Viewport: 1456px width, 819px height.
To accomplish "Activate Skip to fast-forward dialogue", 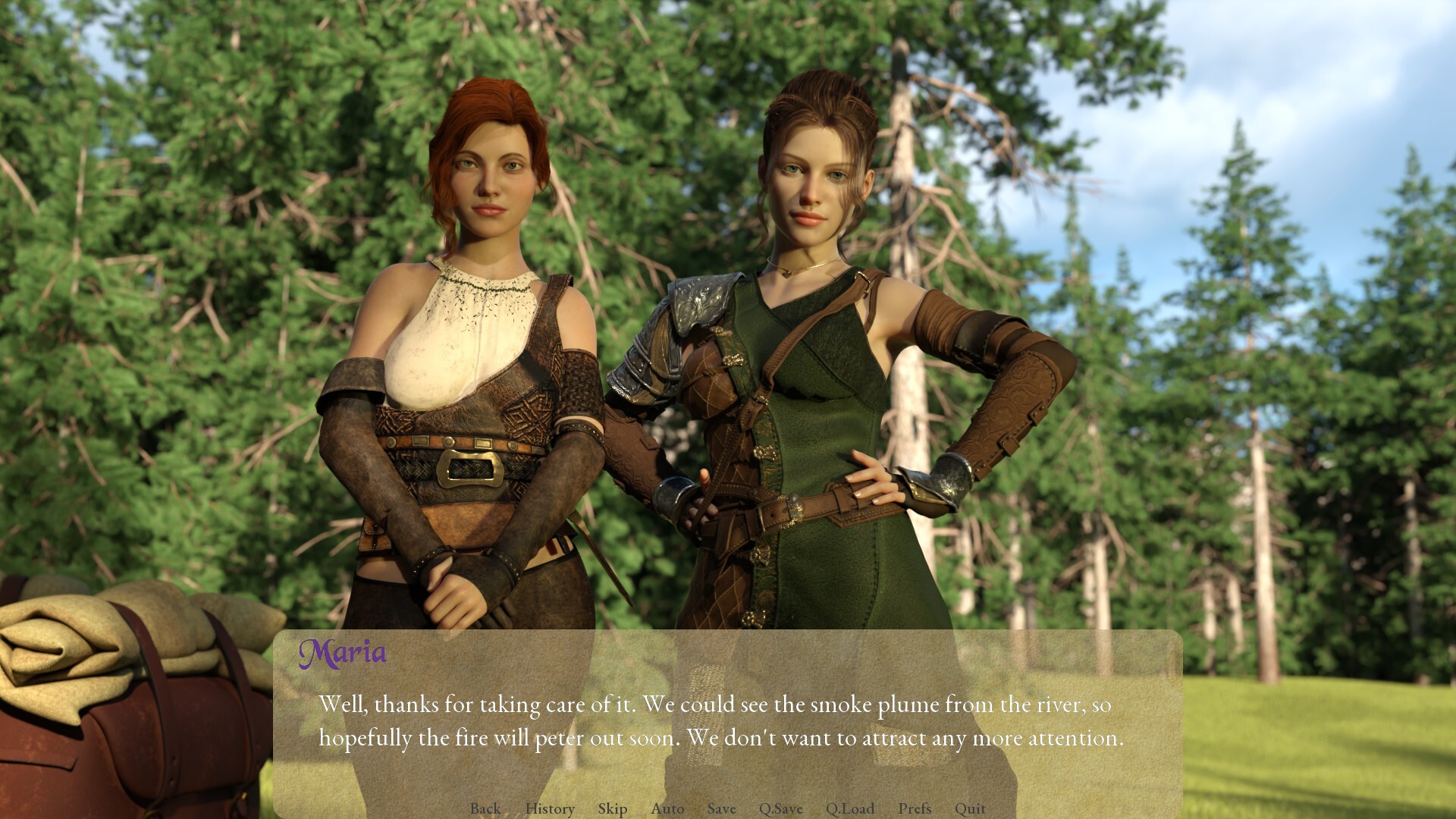I will coord(612,808).
